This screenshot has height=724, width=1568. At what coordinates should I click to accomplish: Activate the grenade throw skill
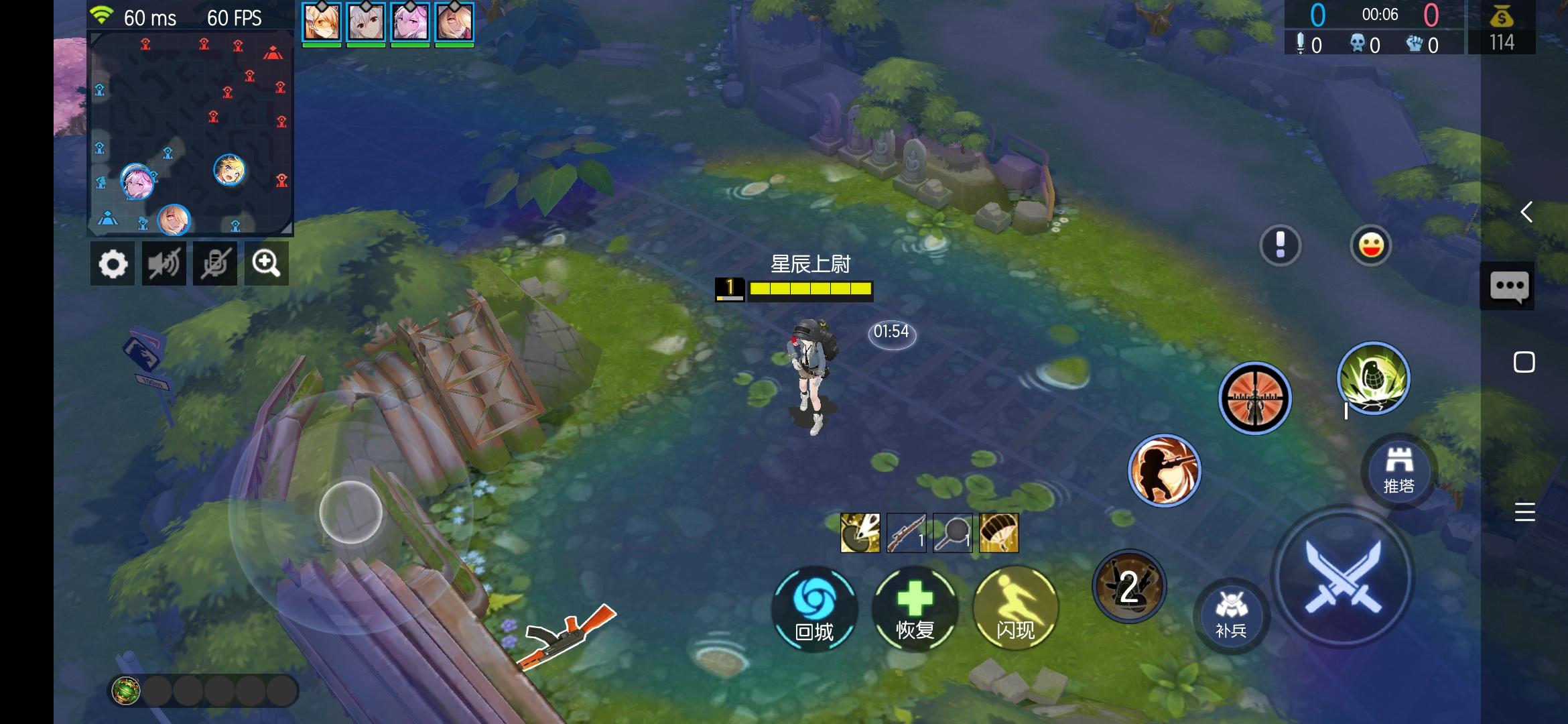(1374, 379)
